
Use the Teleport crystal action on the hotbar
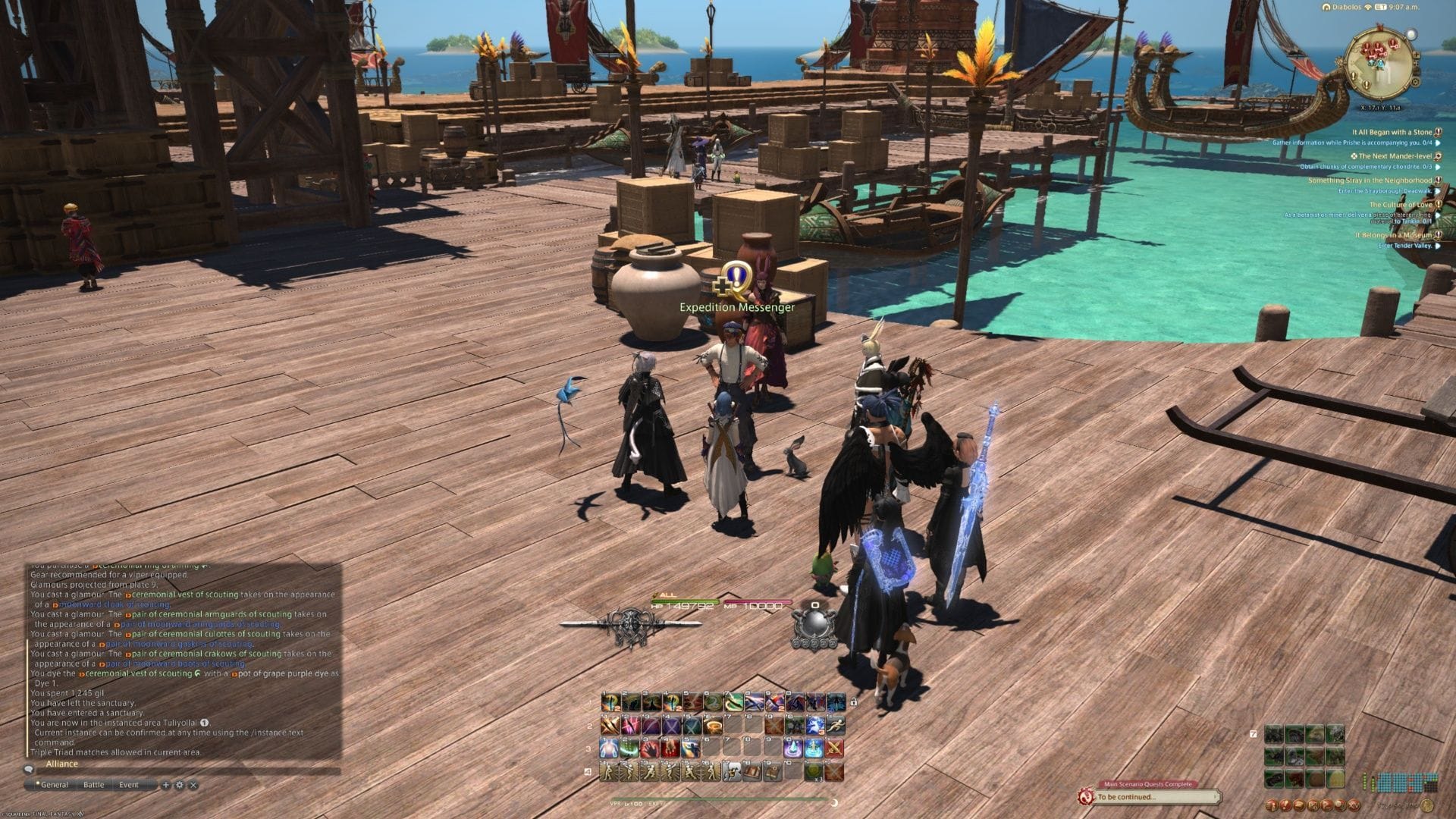tap(792, 748)
